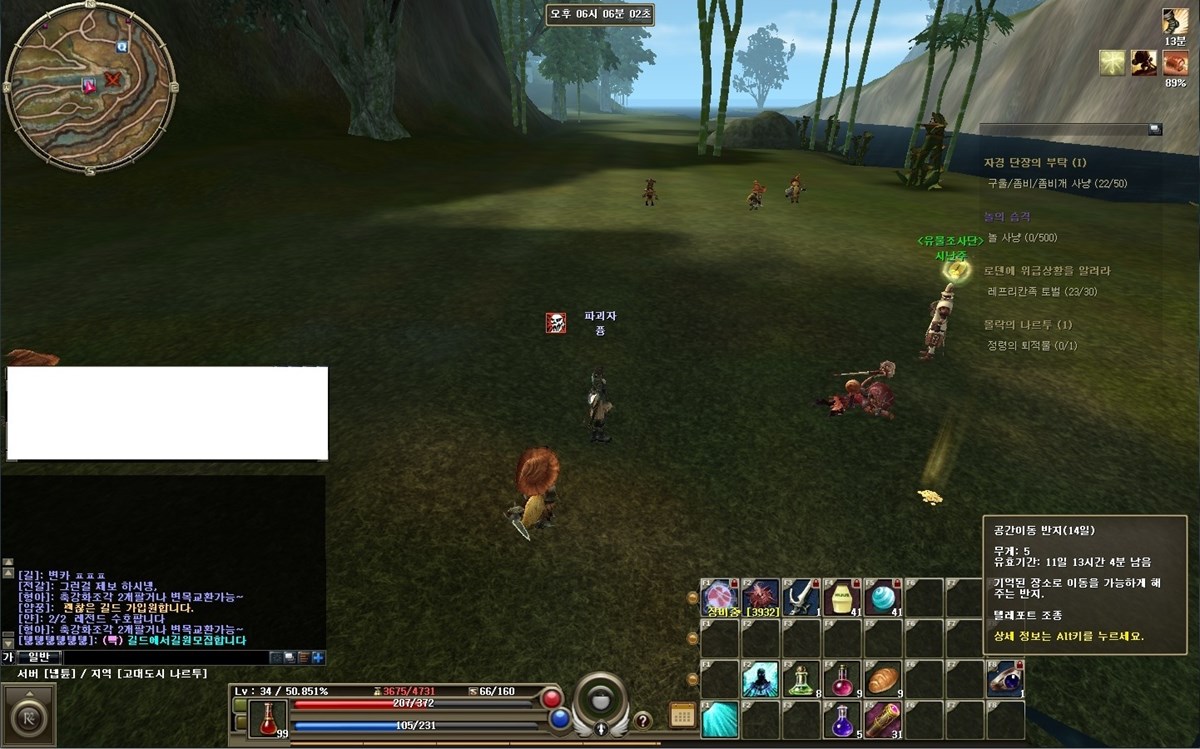
Task: Use the yellow jar item with 41 count
Action: (842, 597)
